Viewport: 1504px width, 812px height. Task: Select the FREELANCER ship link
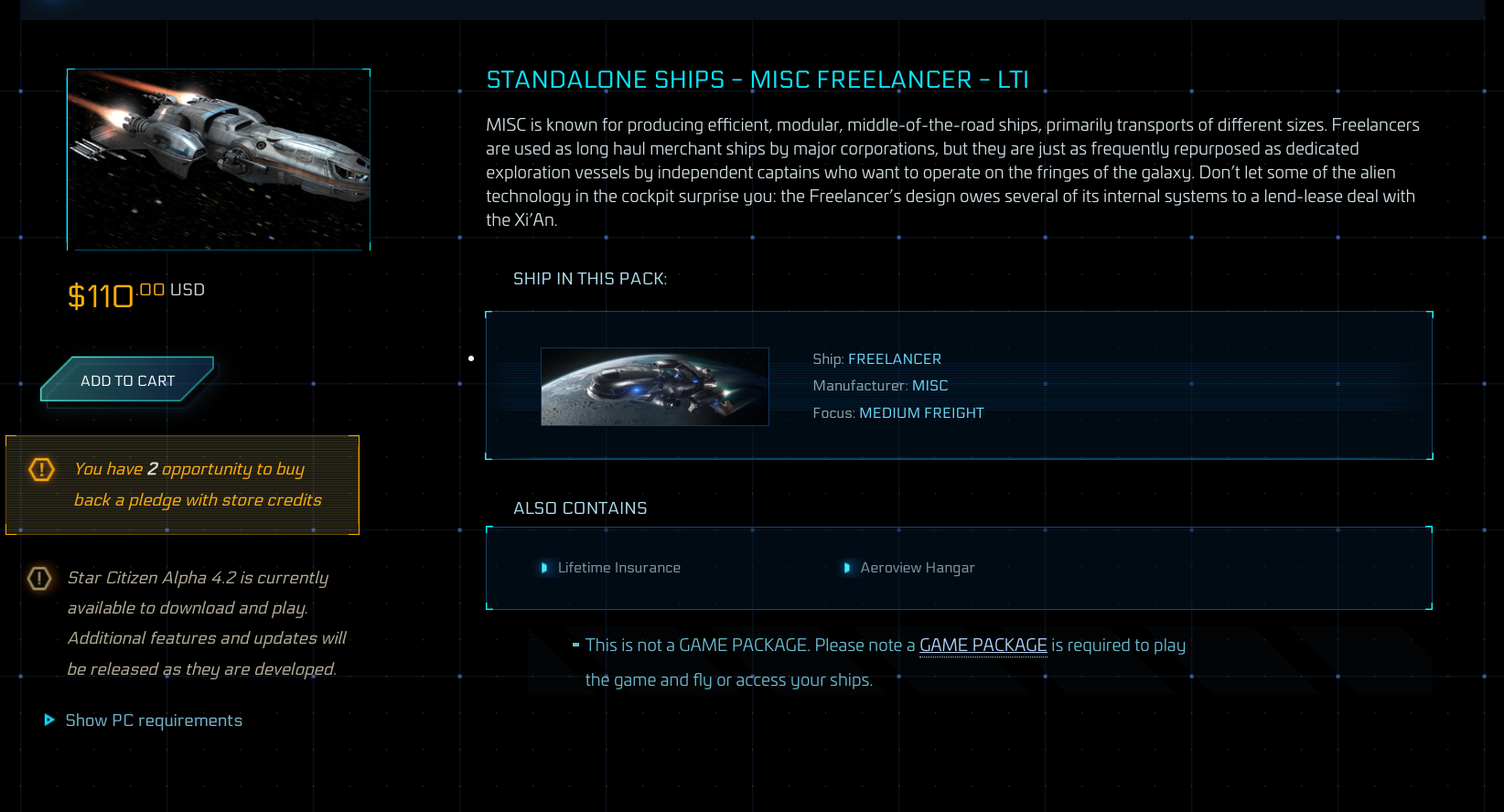[895, 358]
